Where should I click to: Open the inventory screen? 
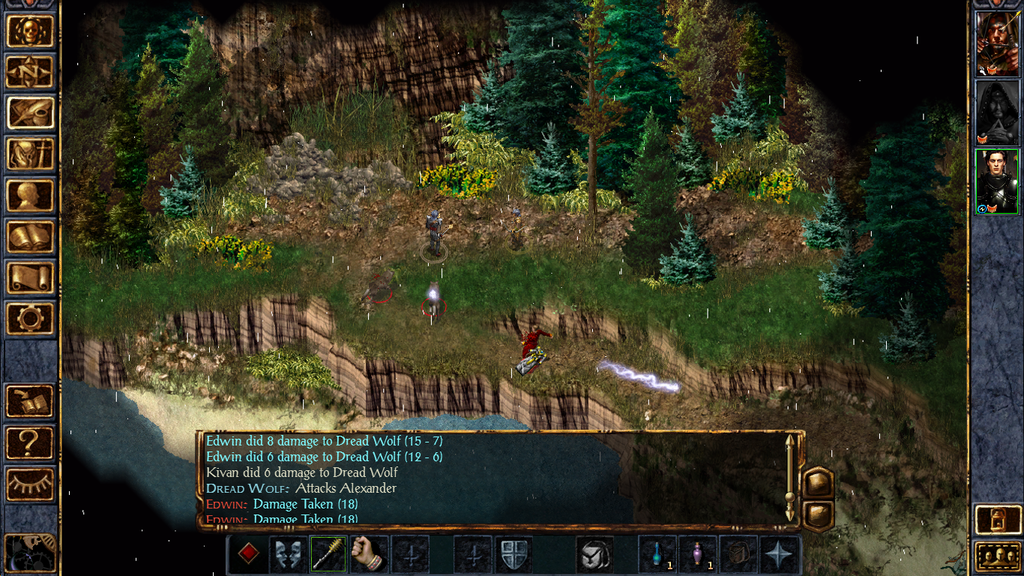tap(30, 153)
